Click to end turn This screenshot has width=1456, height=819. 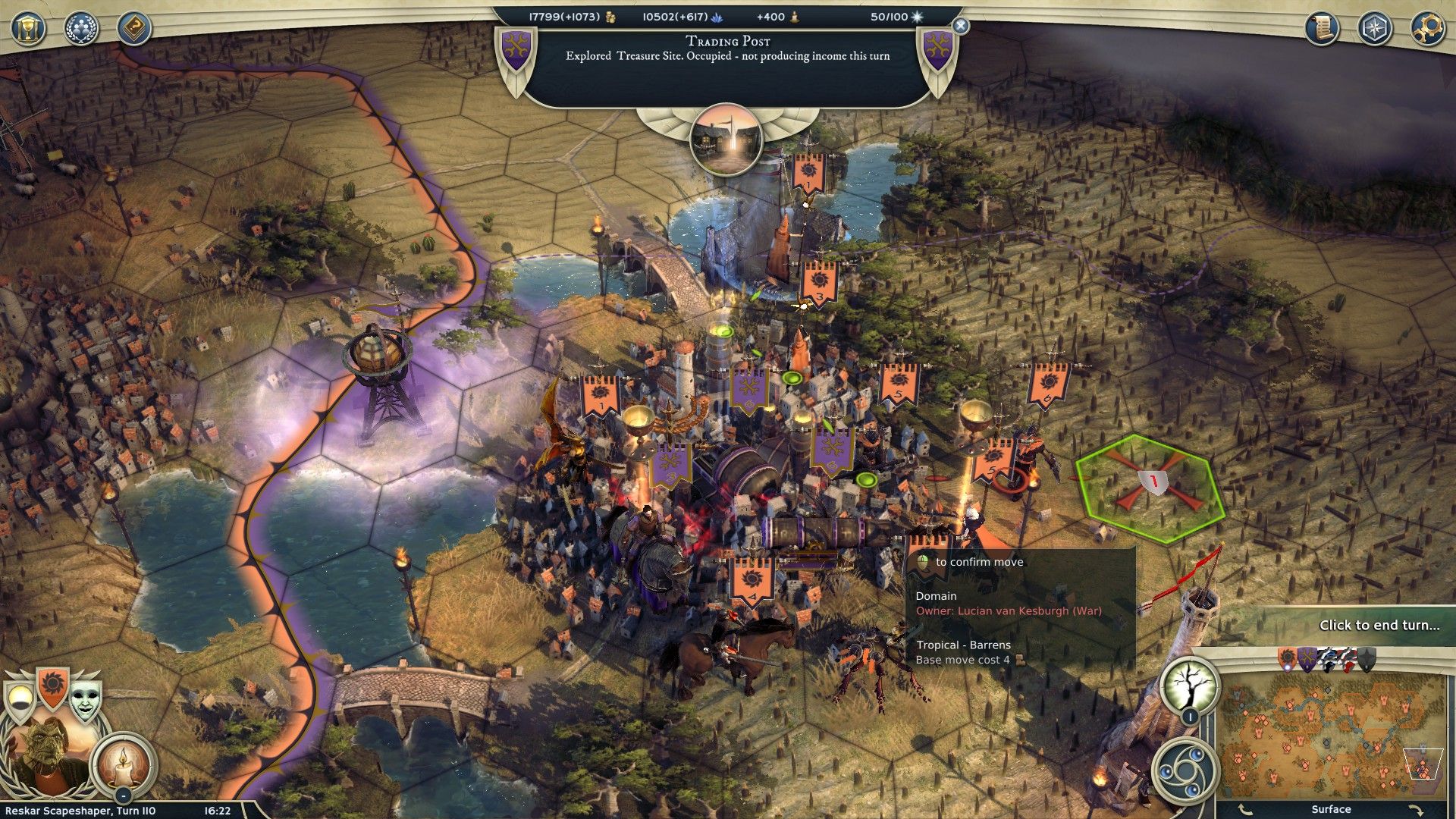[1379, 625]
